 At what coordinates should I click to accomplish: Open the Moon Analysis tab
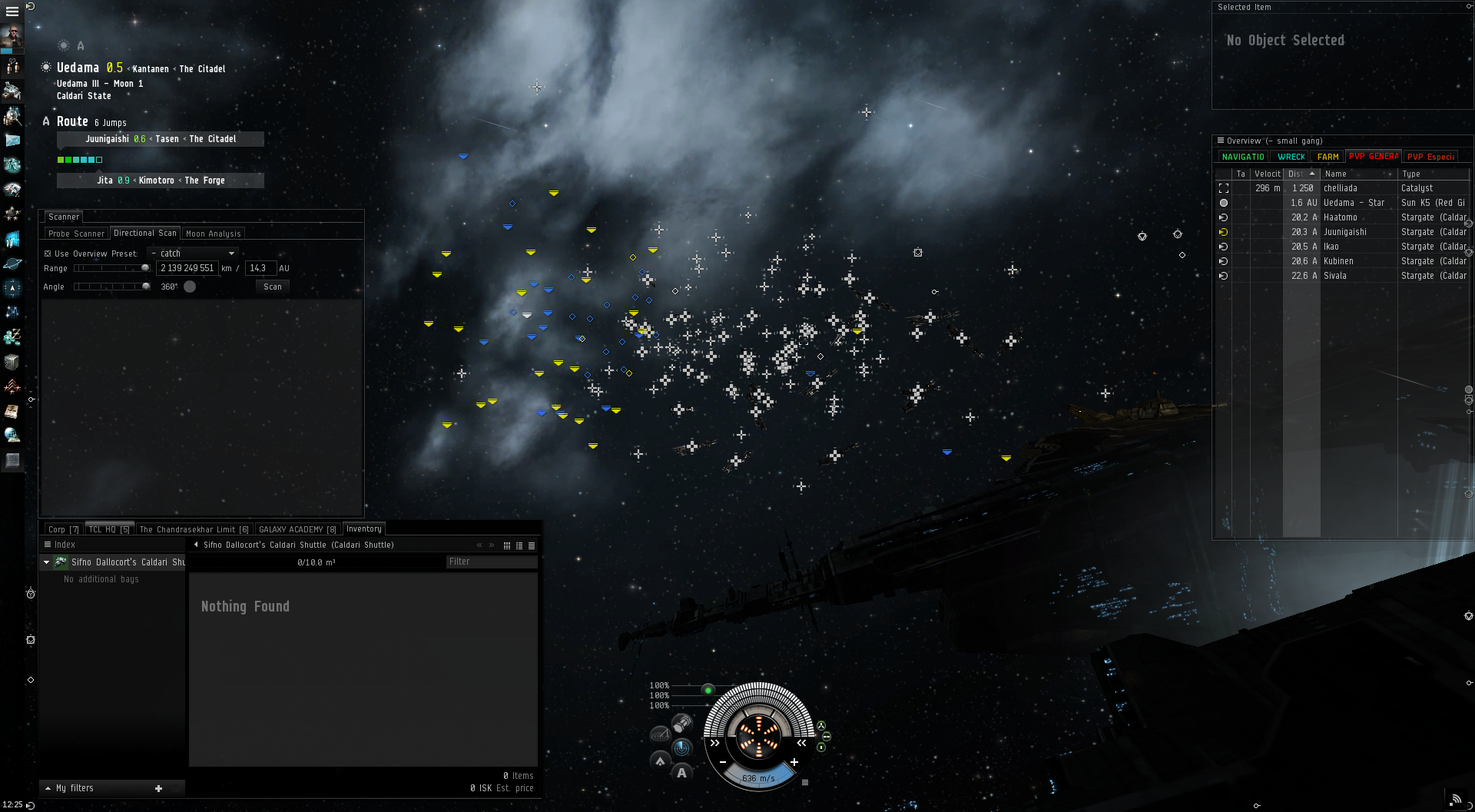click(213, 234)
